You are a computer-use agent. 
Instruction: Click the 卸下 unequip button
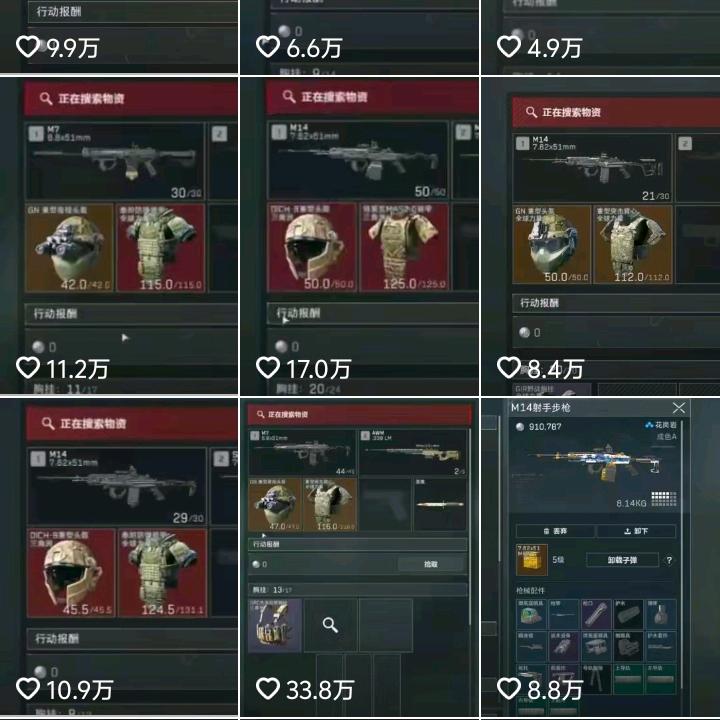coord(635,531)
